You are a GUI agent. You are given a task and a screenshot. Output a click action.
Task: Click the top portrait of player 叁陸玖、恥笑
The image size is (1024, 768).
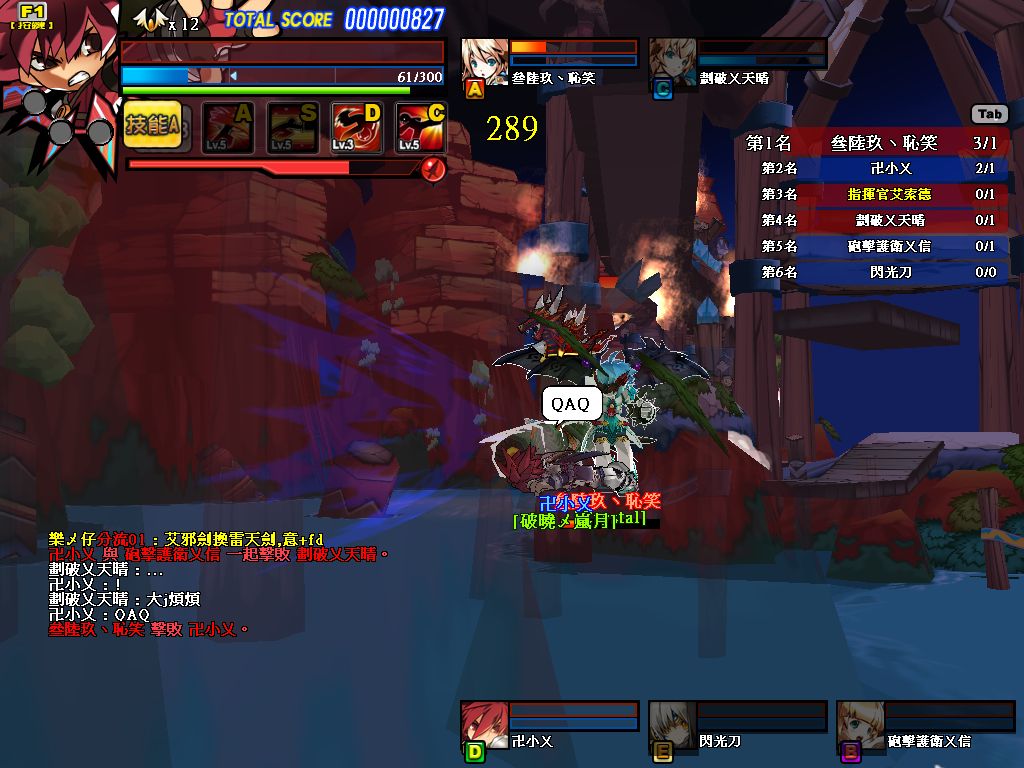click(484, 64)
